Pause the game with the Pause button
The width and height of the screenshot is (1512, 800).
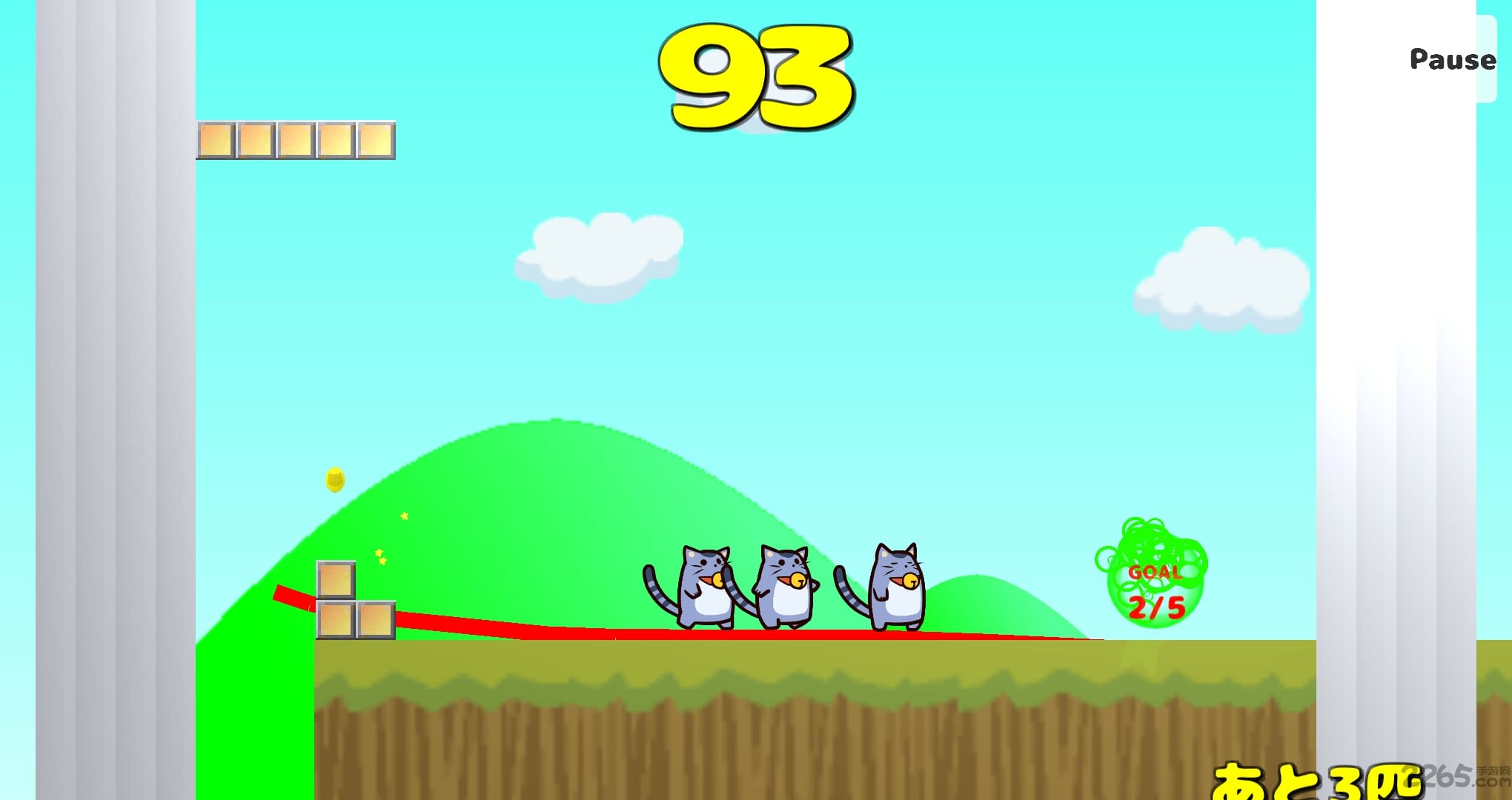pos(1452,59)
